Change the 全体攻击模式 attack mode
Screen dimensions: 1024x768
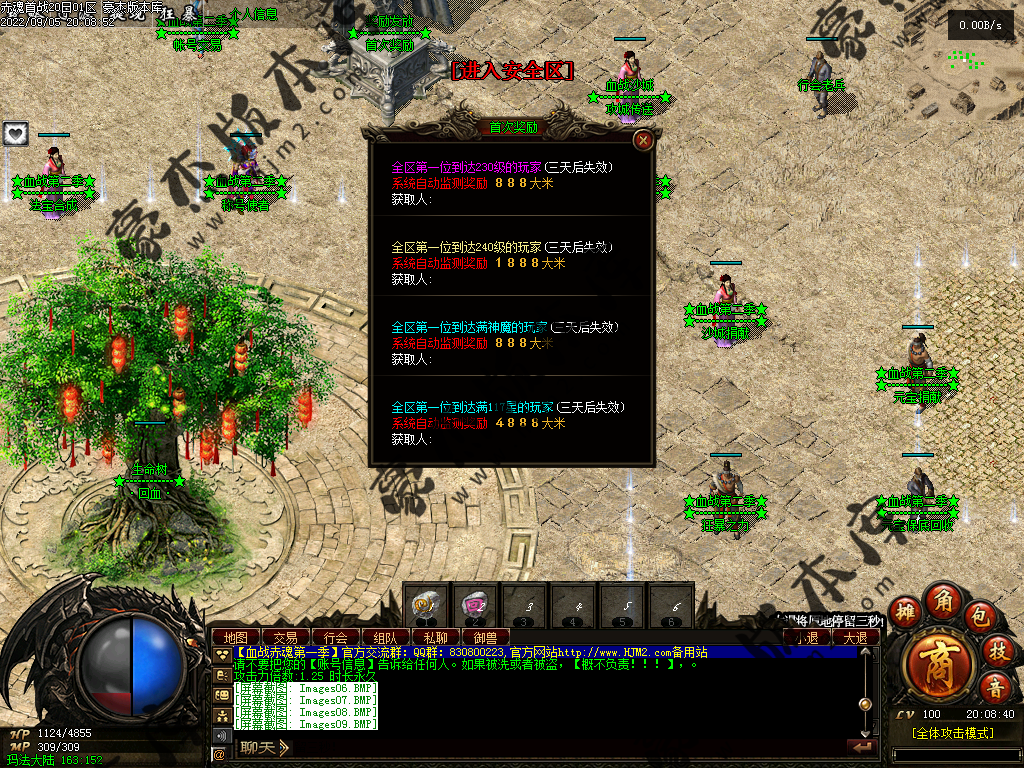tap(953, 733)
